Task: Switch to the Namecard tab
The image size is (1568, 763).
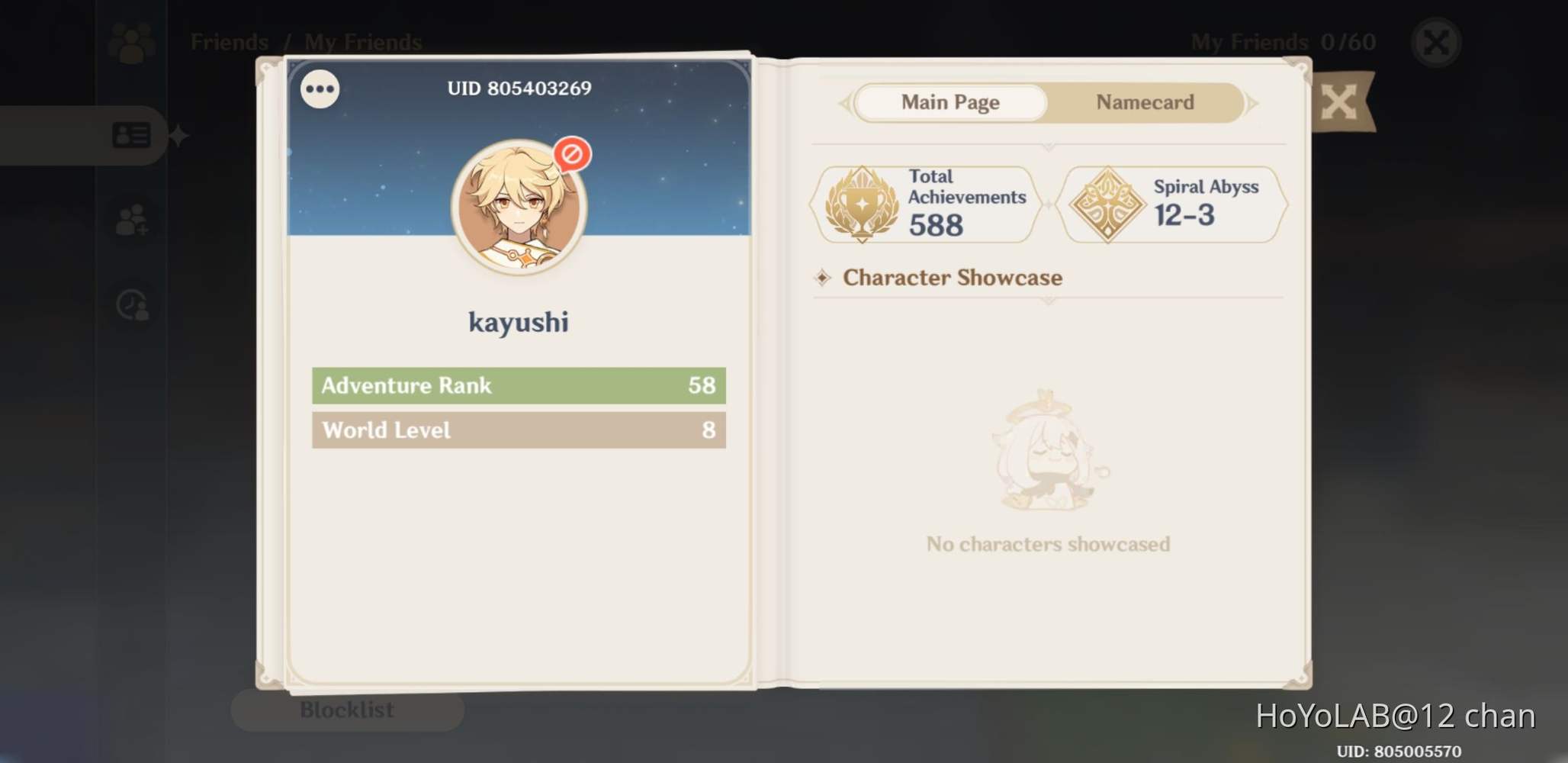Action: click(1144, 102)
